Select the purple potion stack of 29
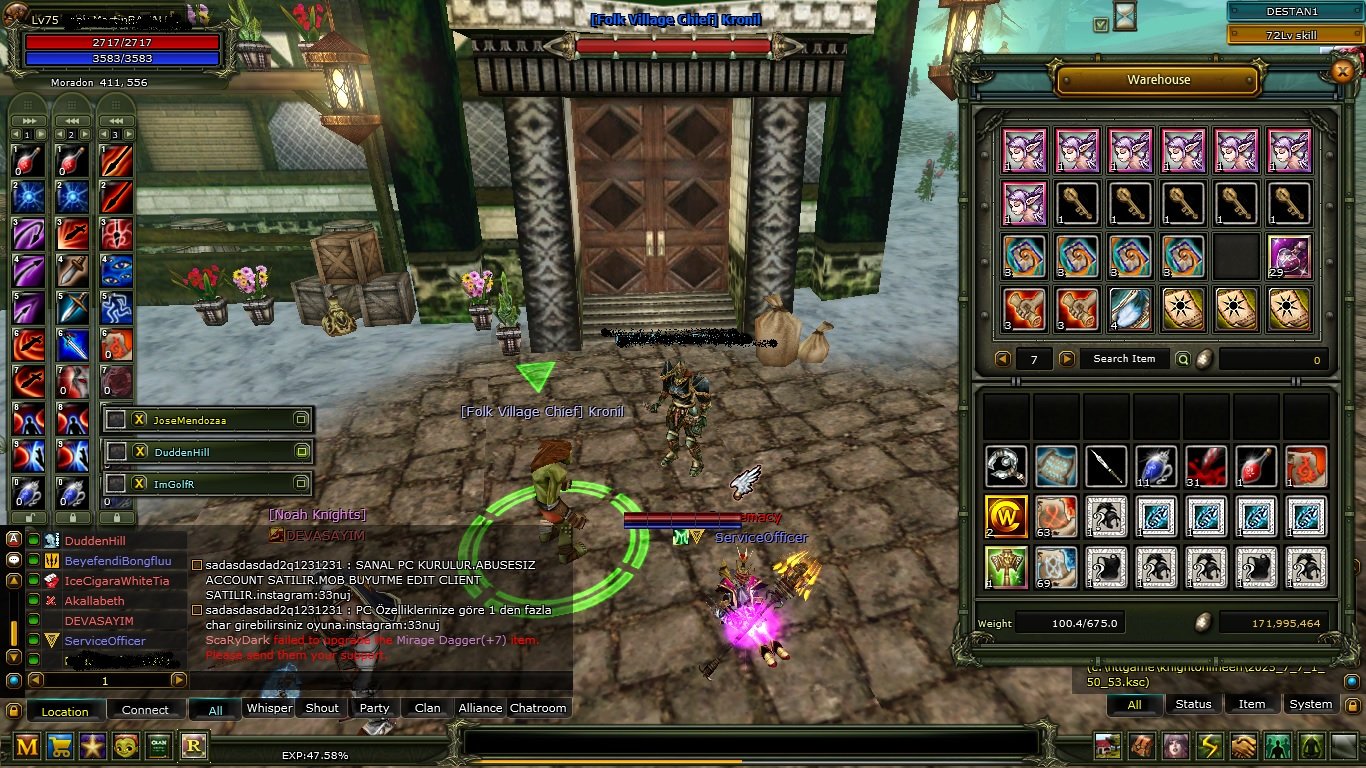The image size is (1366, 768). [1289, 257]
